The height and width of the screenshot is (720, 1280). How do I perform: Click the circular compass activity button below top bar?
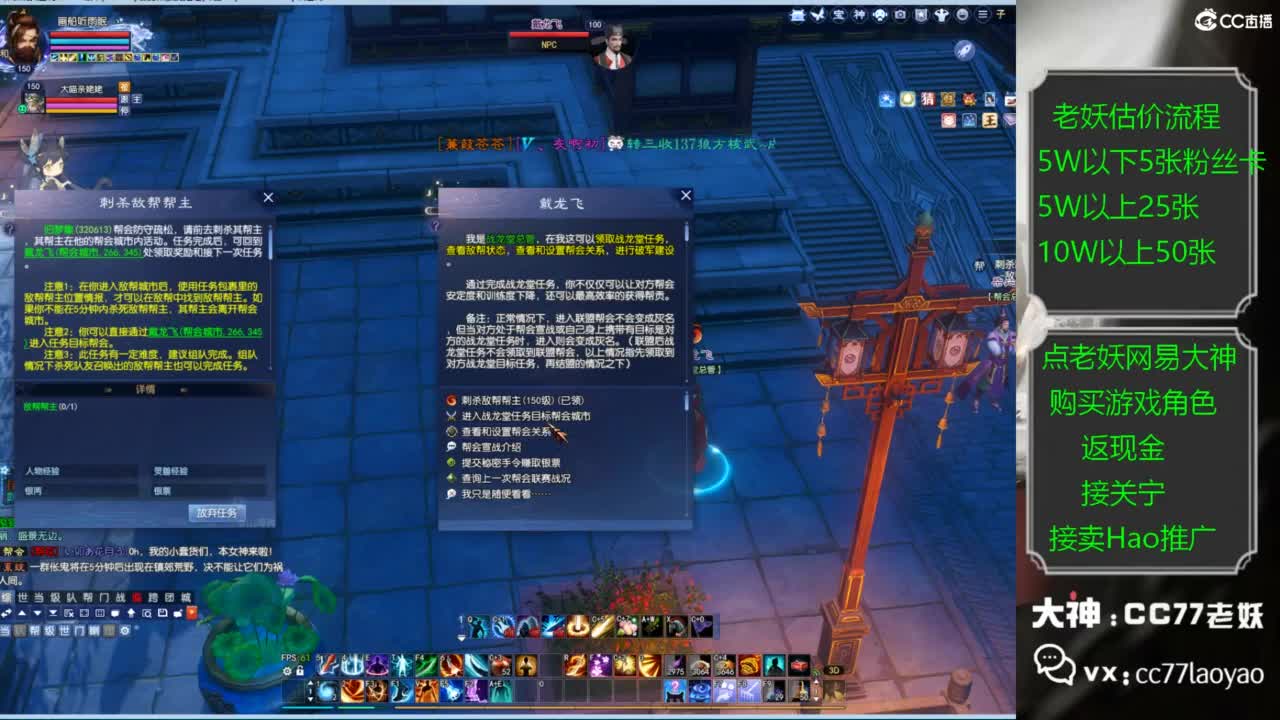coord(964,50)
